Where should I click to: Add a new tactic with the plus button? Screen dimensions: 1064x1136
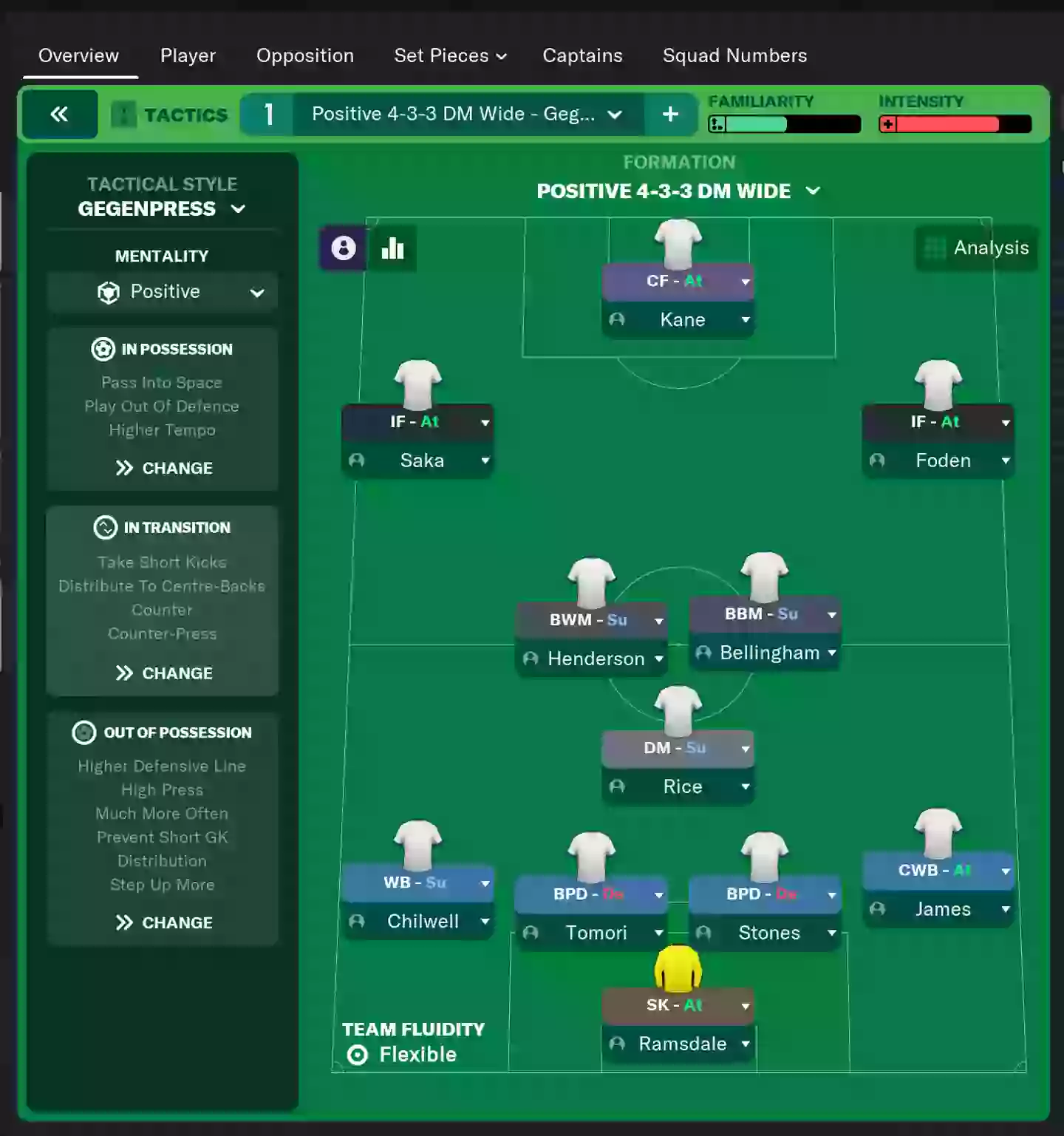[669, 114]
